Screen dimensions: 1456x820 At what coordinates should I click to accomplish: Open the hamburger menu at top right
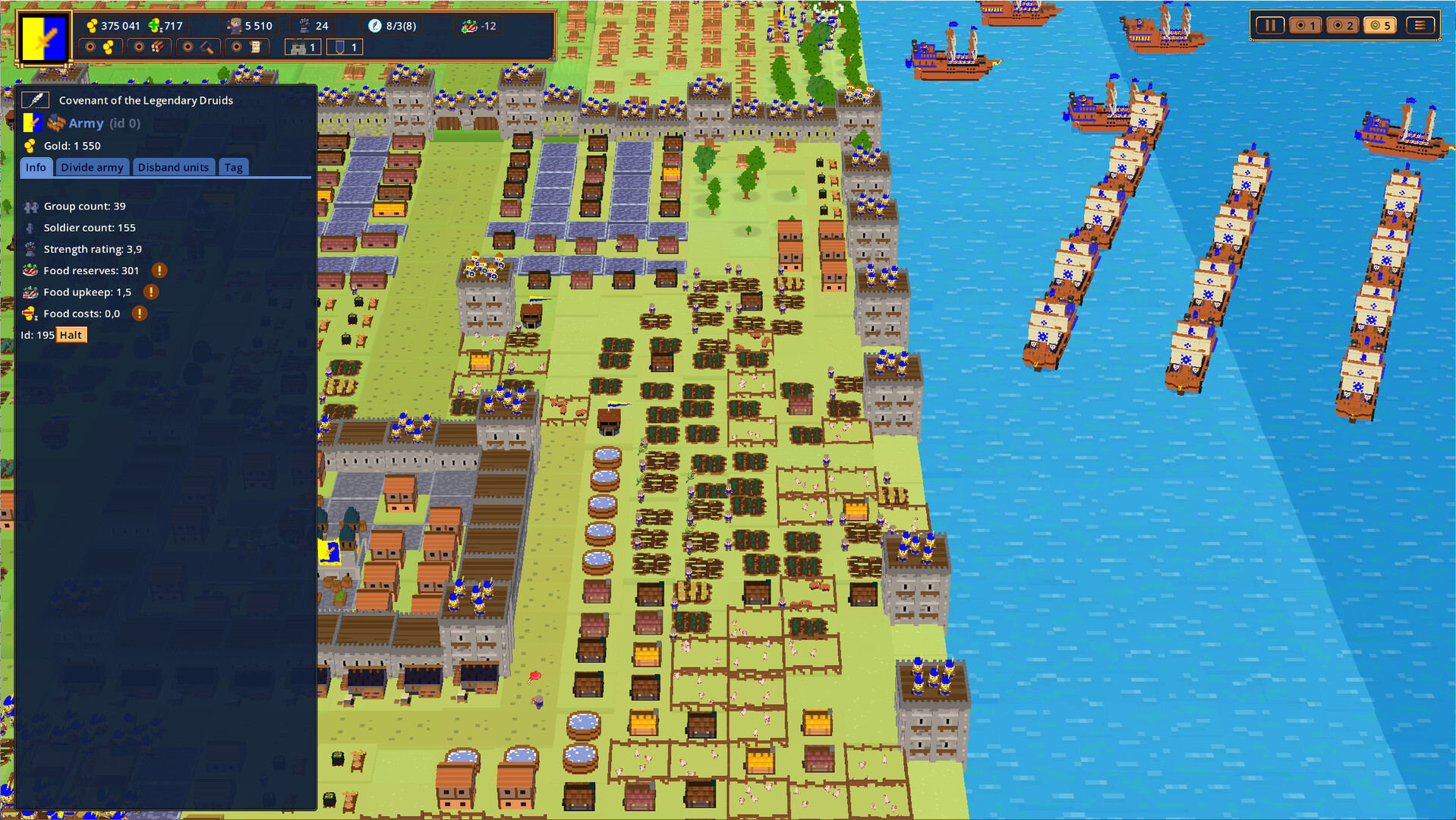pos(1420,24)
